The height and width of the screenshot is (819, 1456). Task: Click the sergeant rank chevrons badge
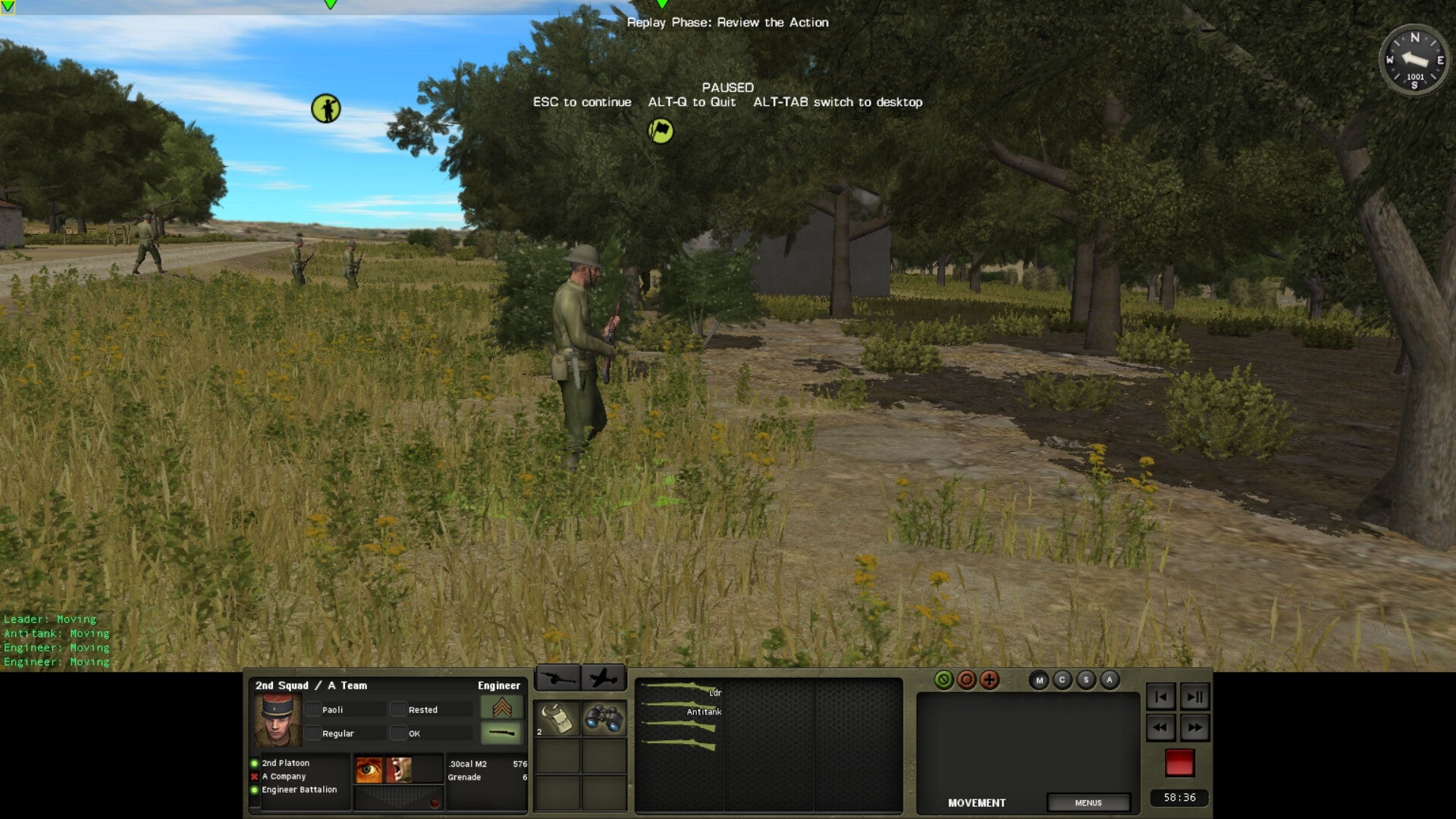point(502,708)
